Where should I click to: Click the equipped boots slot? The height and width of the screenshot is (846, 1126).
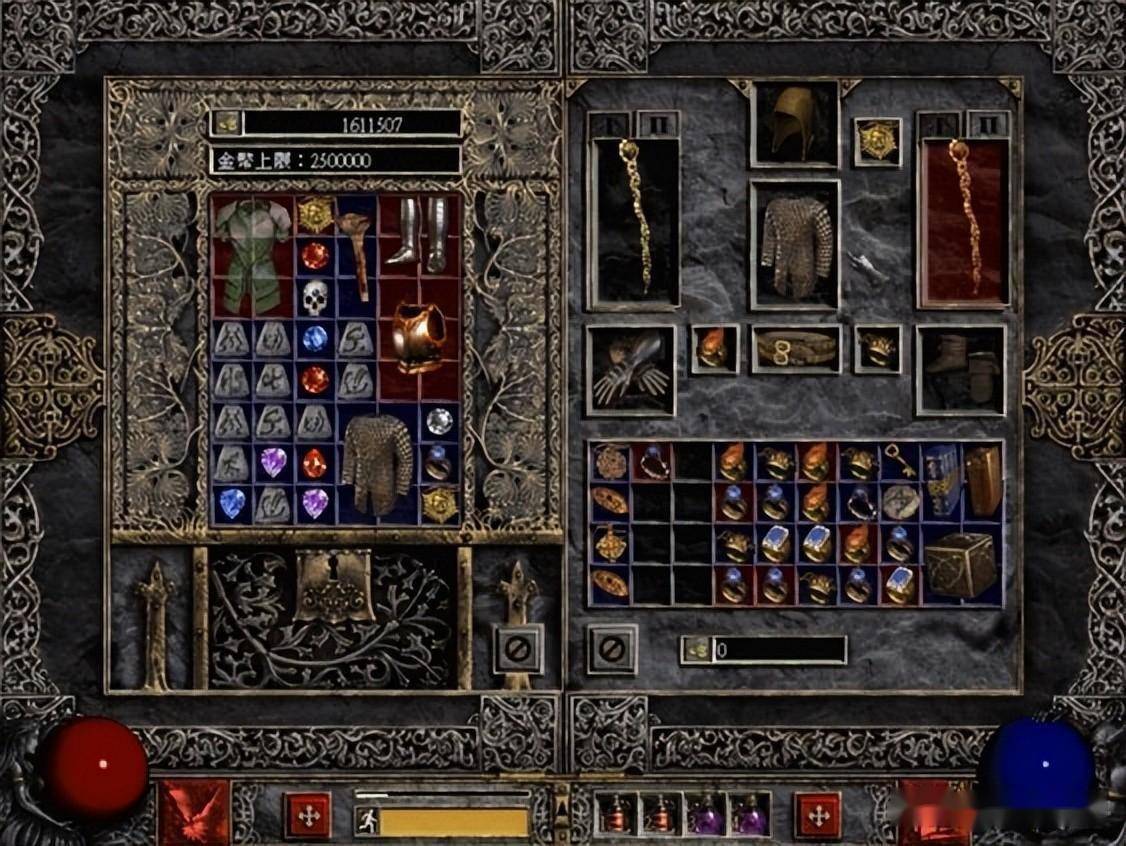point(960,369)
